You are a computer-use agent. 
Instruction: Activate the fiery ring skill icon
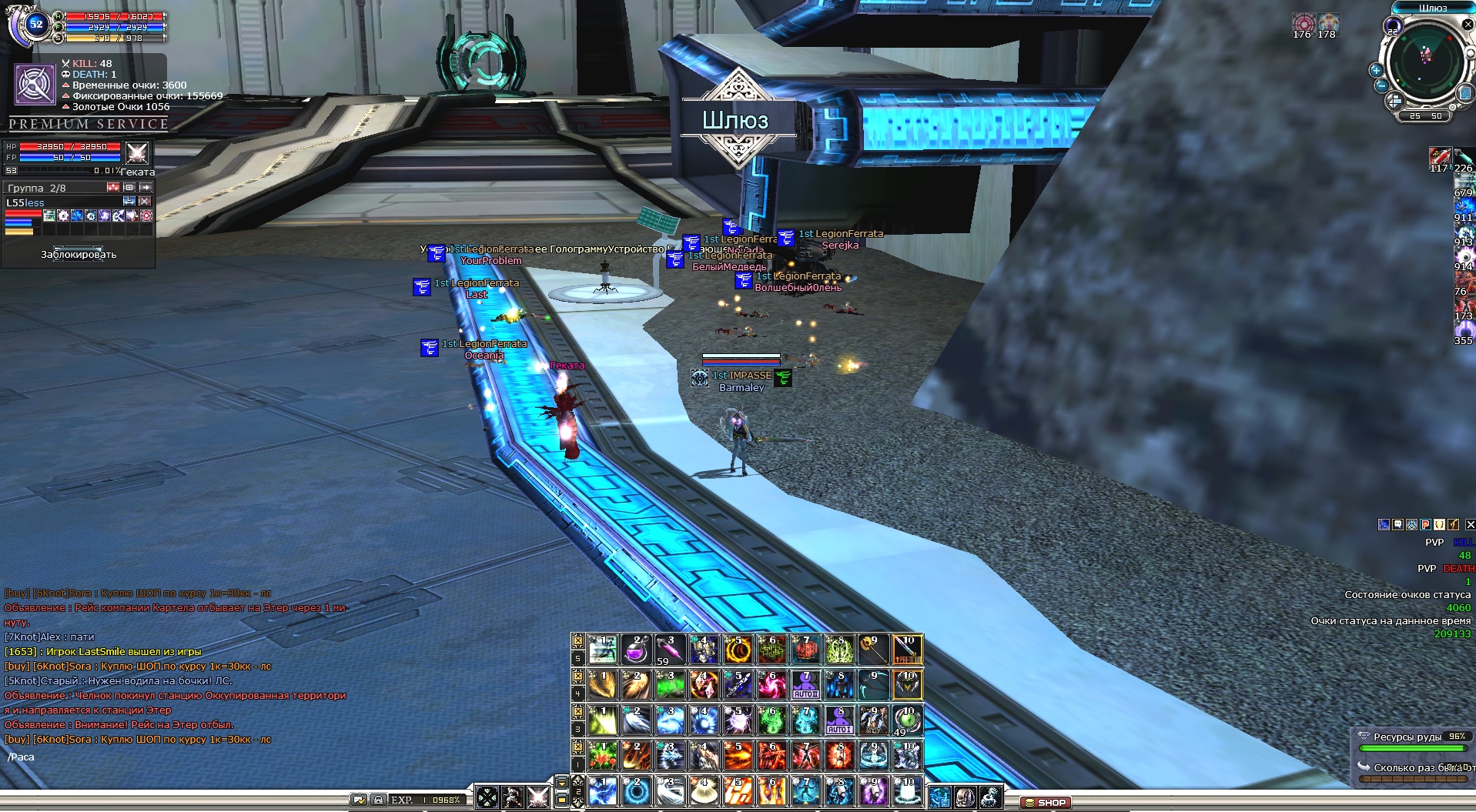coord(738,649)
